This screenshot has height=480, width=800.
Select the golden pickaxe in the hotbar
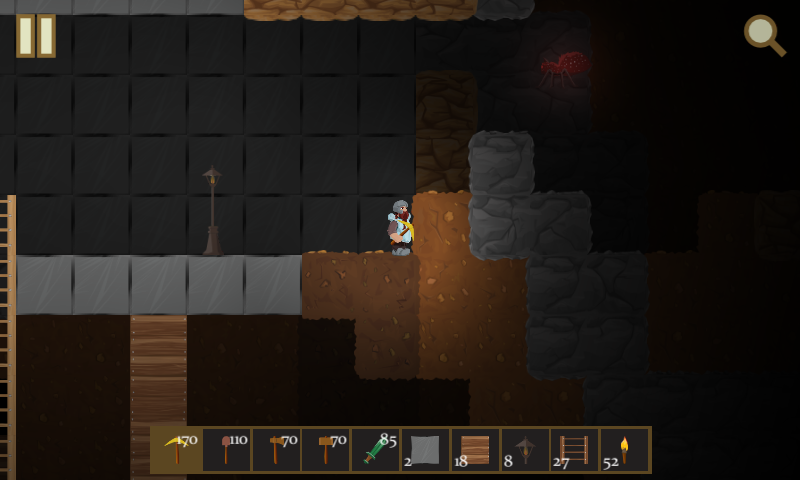177,450
